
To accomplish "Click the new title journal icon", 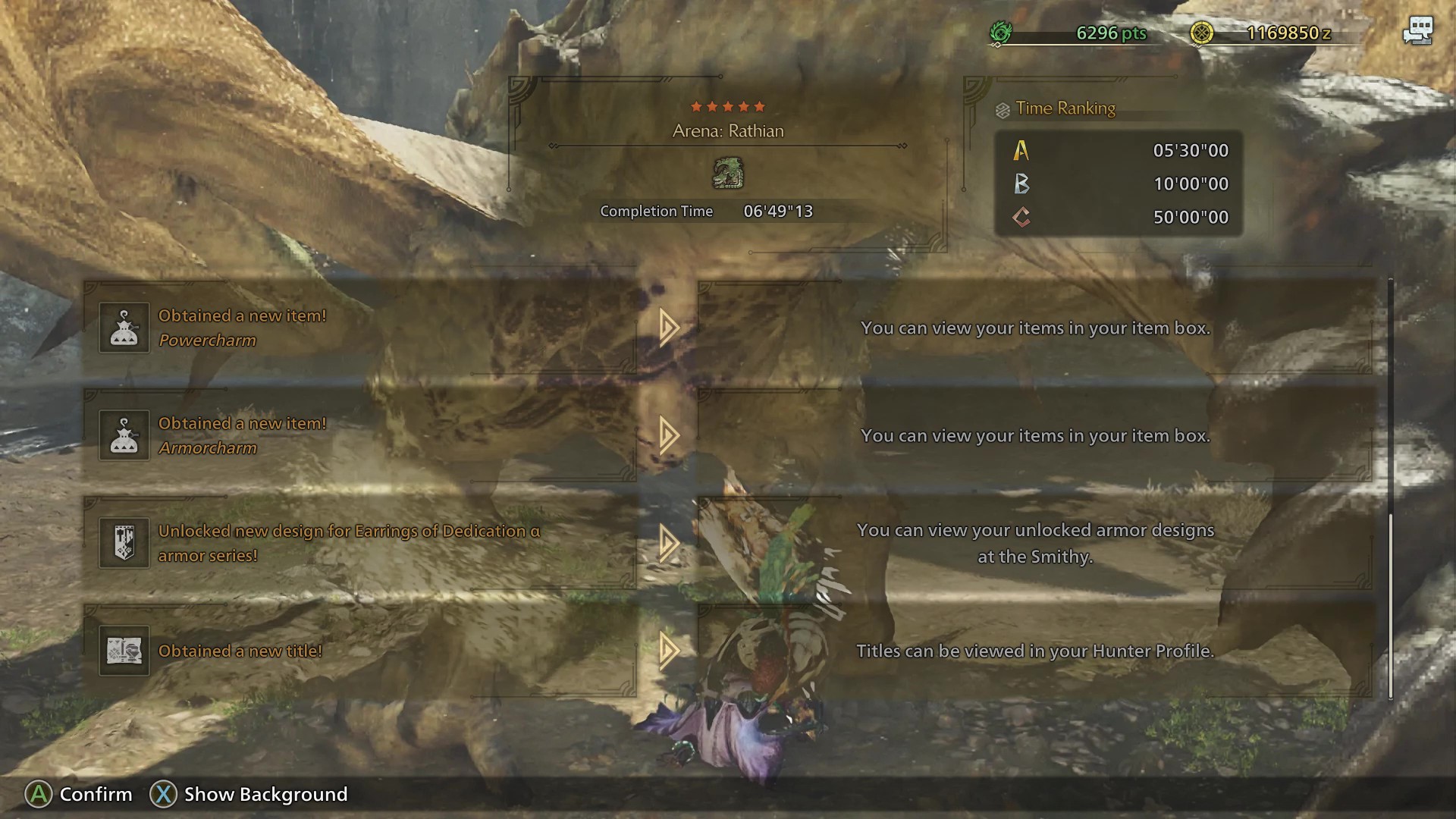I will point(124,651).
